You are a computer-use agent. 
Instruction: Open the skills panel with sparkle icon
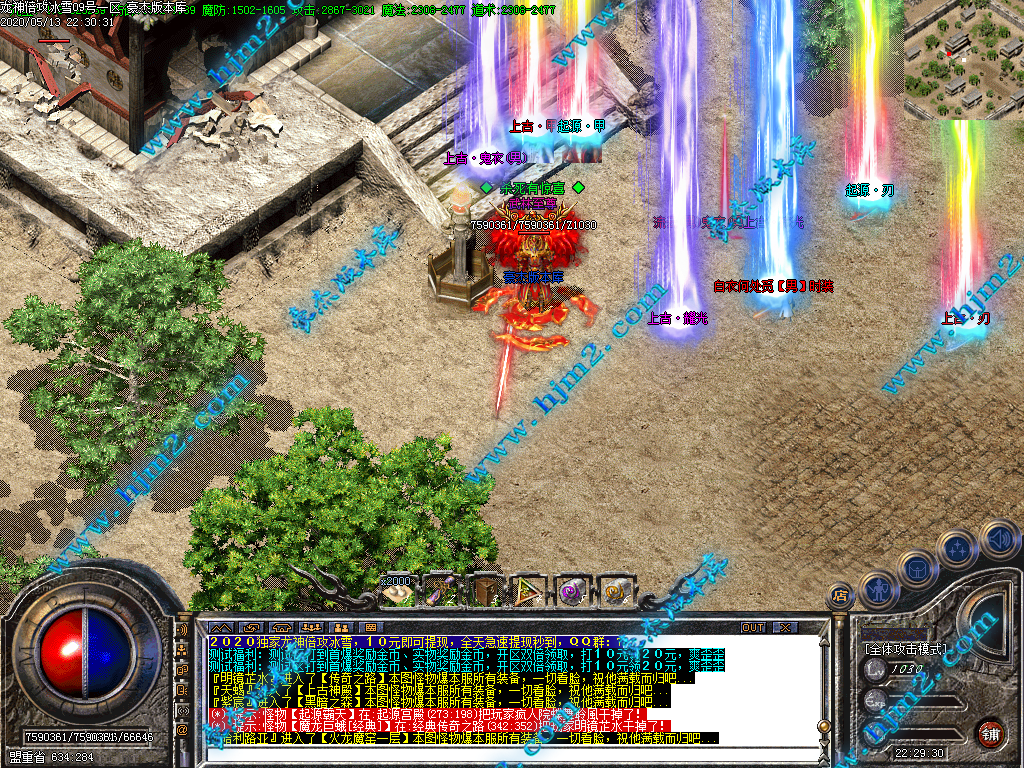click(x=958, y=548)
